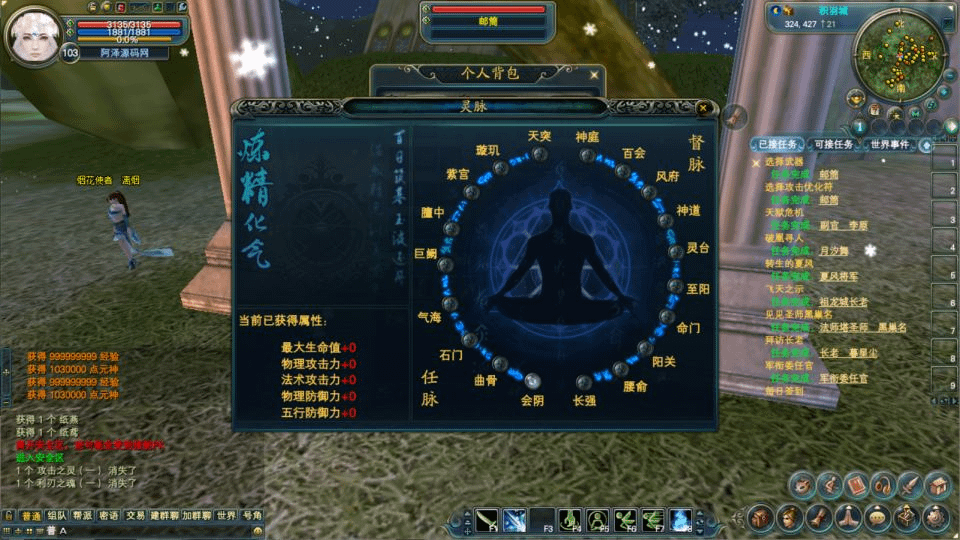Select the 气海 acupoint node

click(x=450, y=304)
